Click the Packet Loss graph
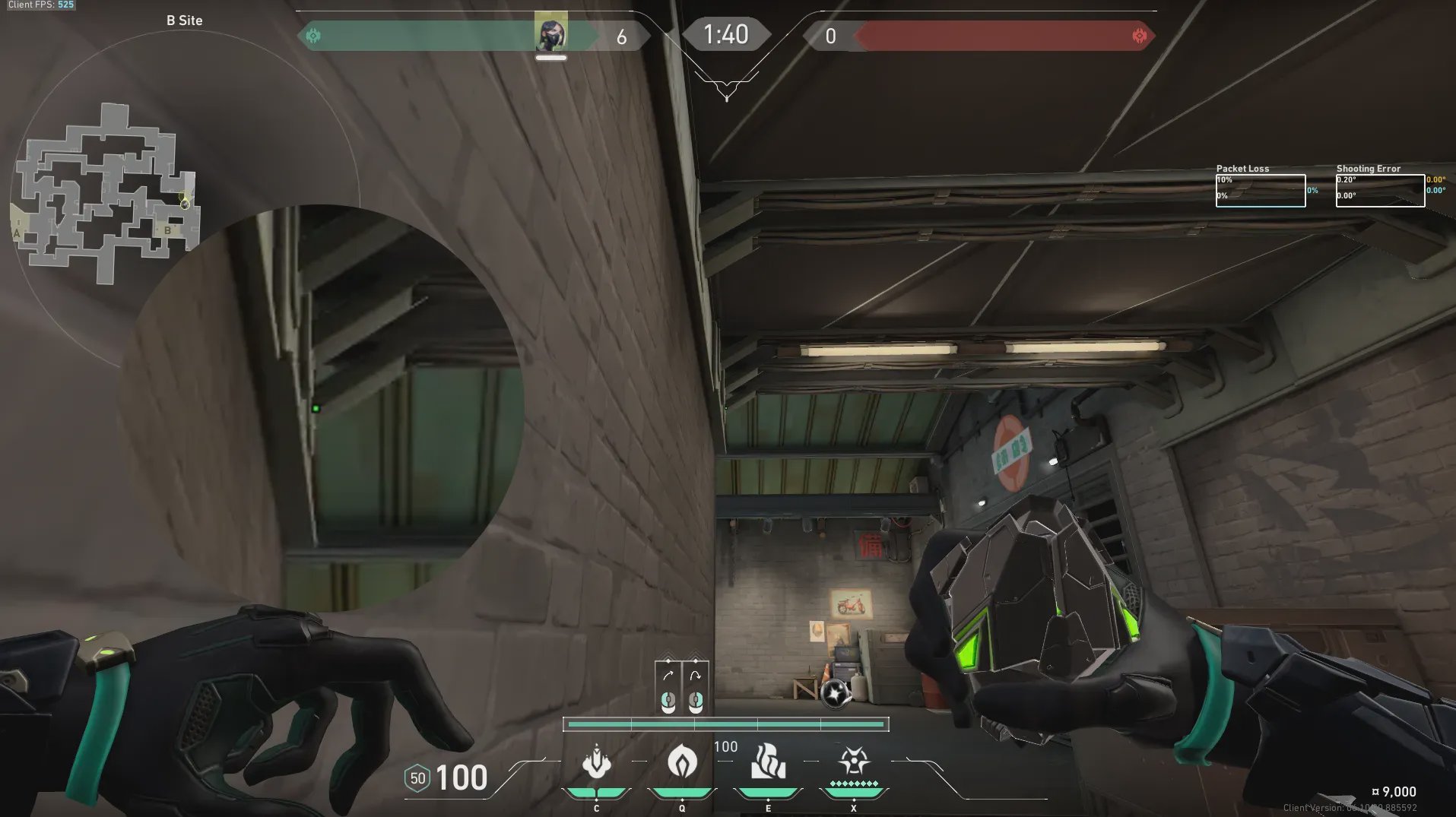The height and width of the screenshot is (817, 1456). (x=1260, y=190)
